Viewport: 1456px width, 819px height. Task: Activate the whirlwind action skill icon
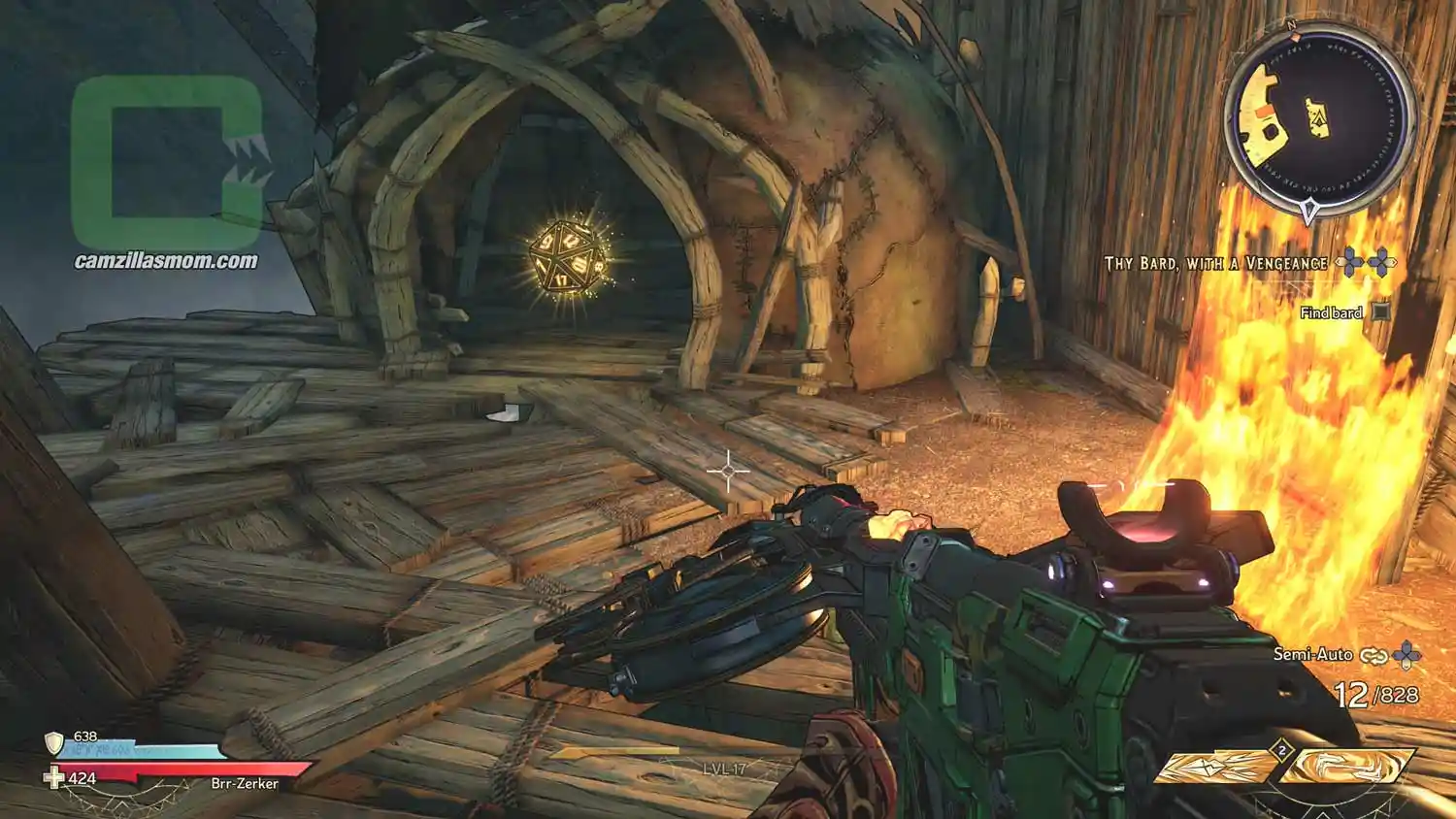(1346, 767)
